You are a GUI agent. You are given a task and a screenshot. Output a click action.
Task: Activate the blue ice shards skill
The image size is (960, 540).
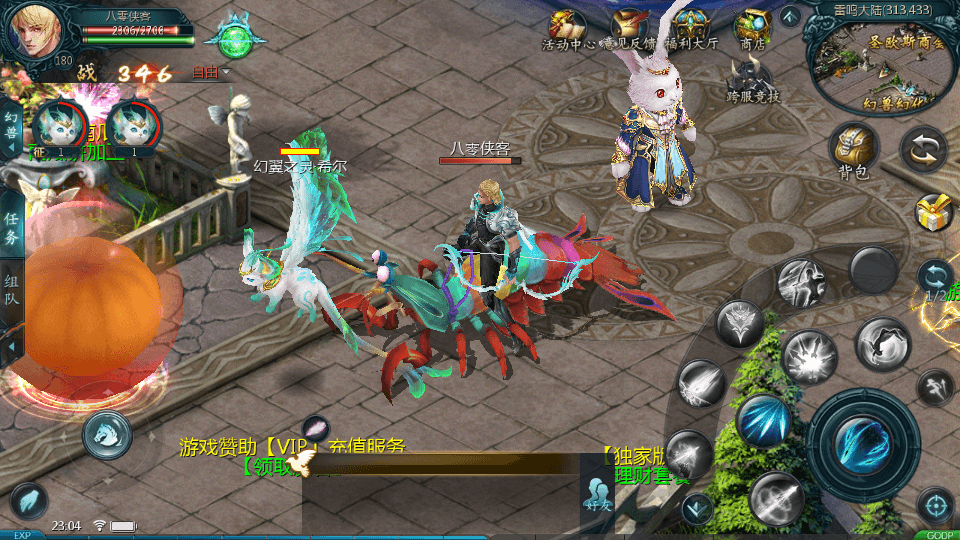point(765,420)
